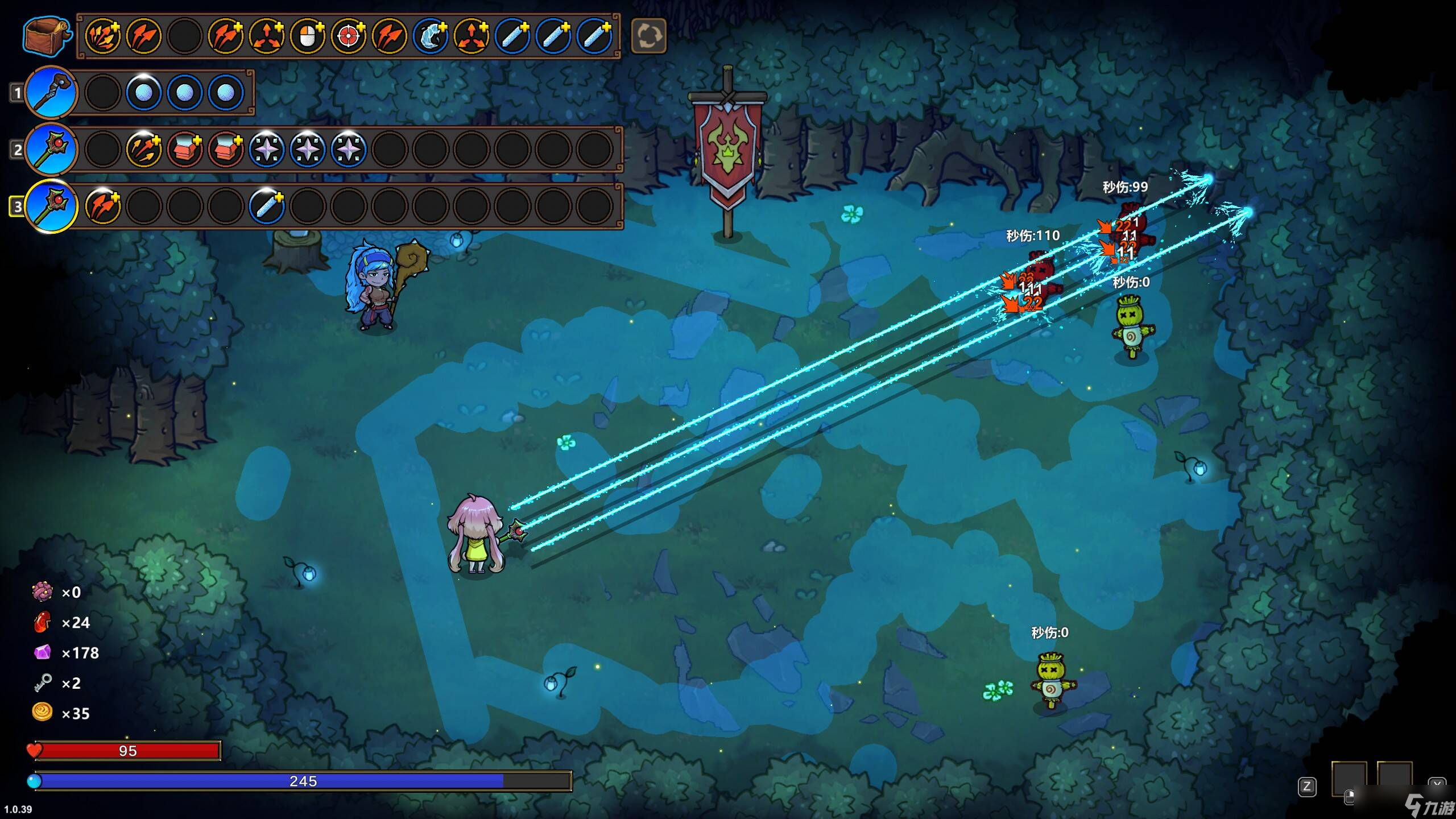Viewport: 1456px width, 819px height.
Task: Click the ice laser spell on wand 3
Action: coord(267,206)
